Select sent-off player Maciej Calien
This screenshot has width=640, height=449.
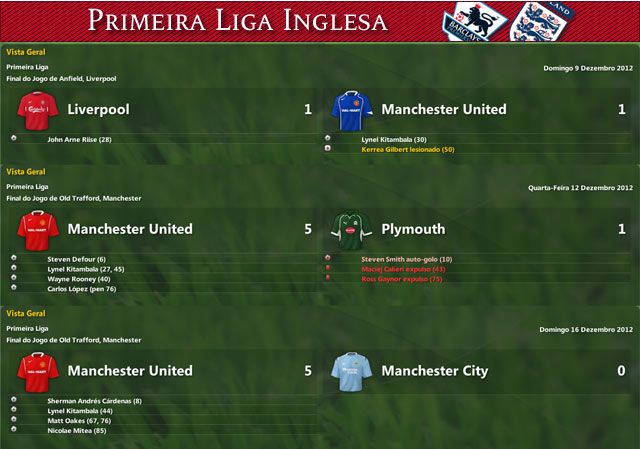tap(403, 269)
